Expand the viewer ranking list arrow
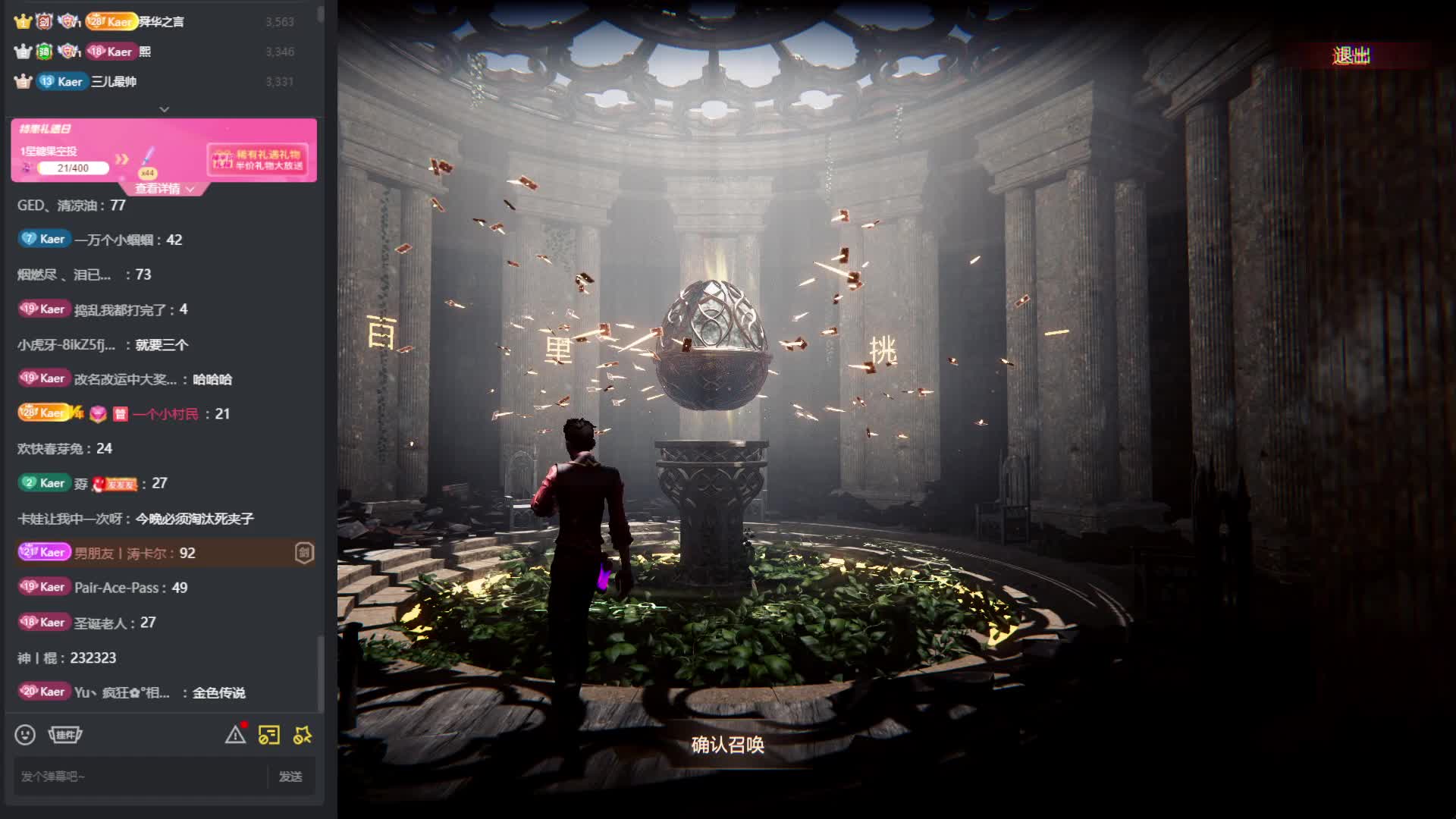This screenshot has height=819, width=1456. pos(164,109)
